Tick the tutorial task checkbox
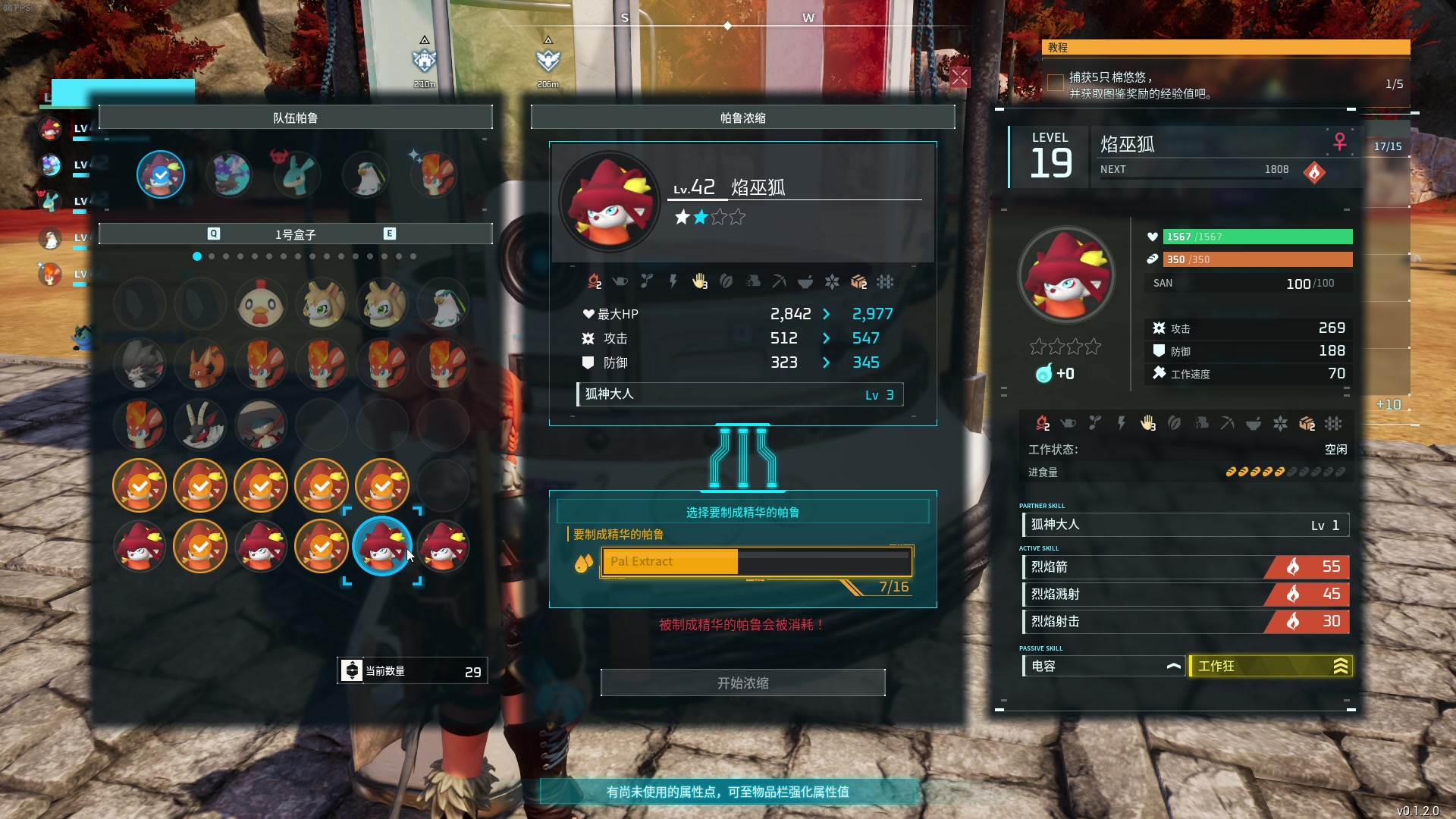Image resolution: width=1456 pixels, height=819 pixels. [x=1055, y=83]
